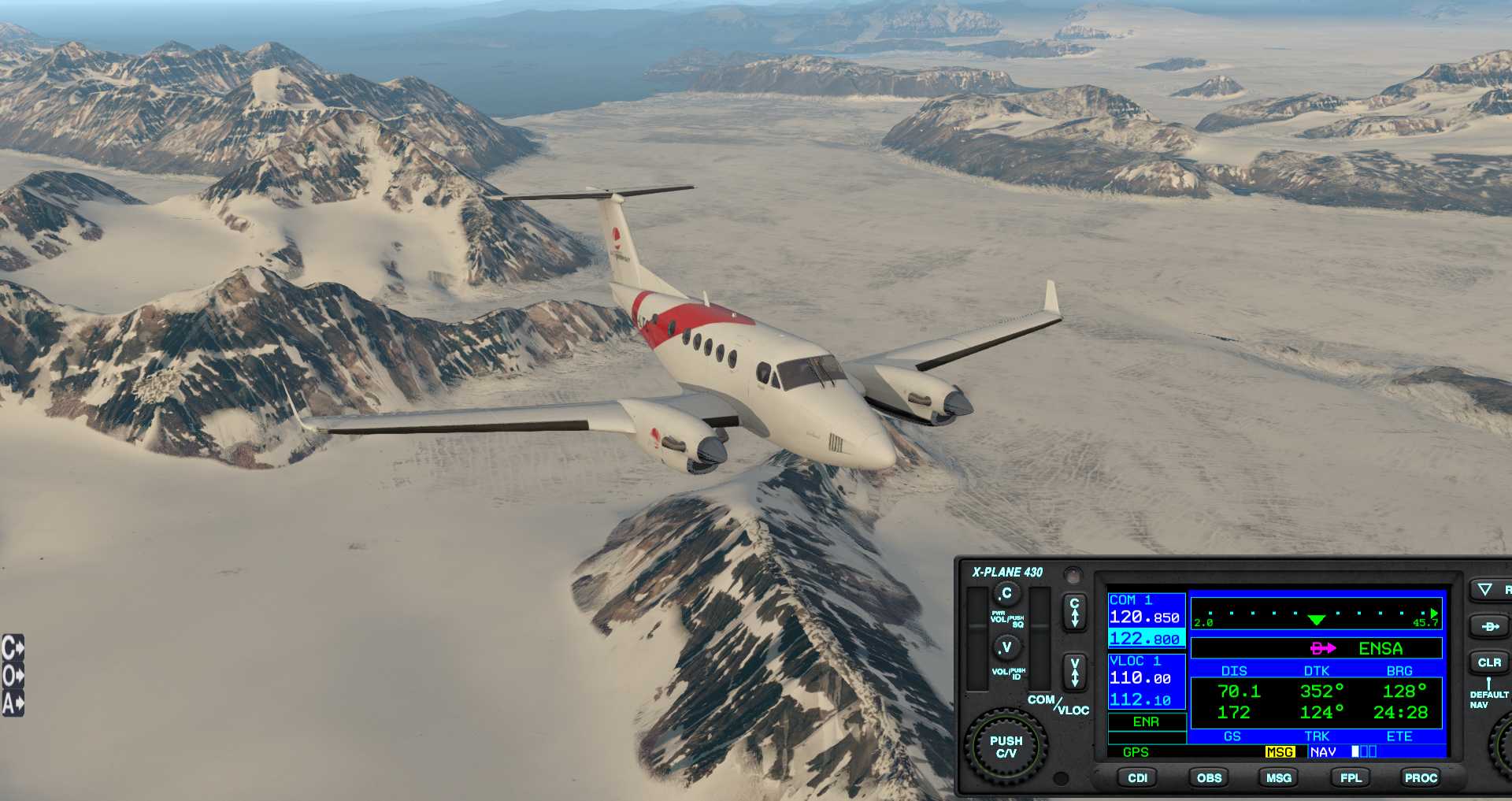Click the range down-triangle button

[x=1485, y=589]
